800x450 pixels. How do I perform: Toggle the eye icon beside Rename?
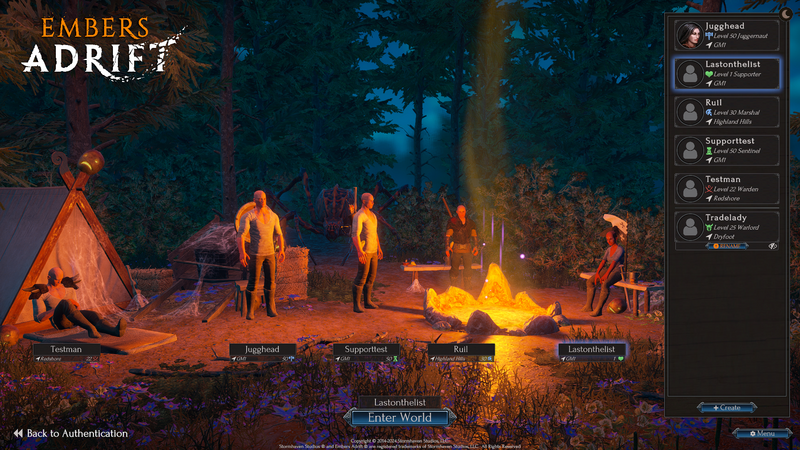772,245
